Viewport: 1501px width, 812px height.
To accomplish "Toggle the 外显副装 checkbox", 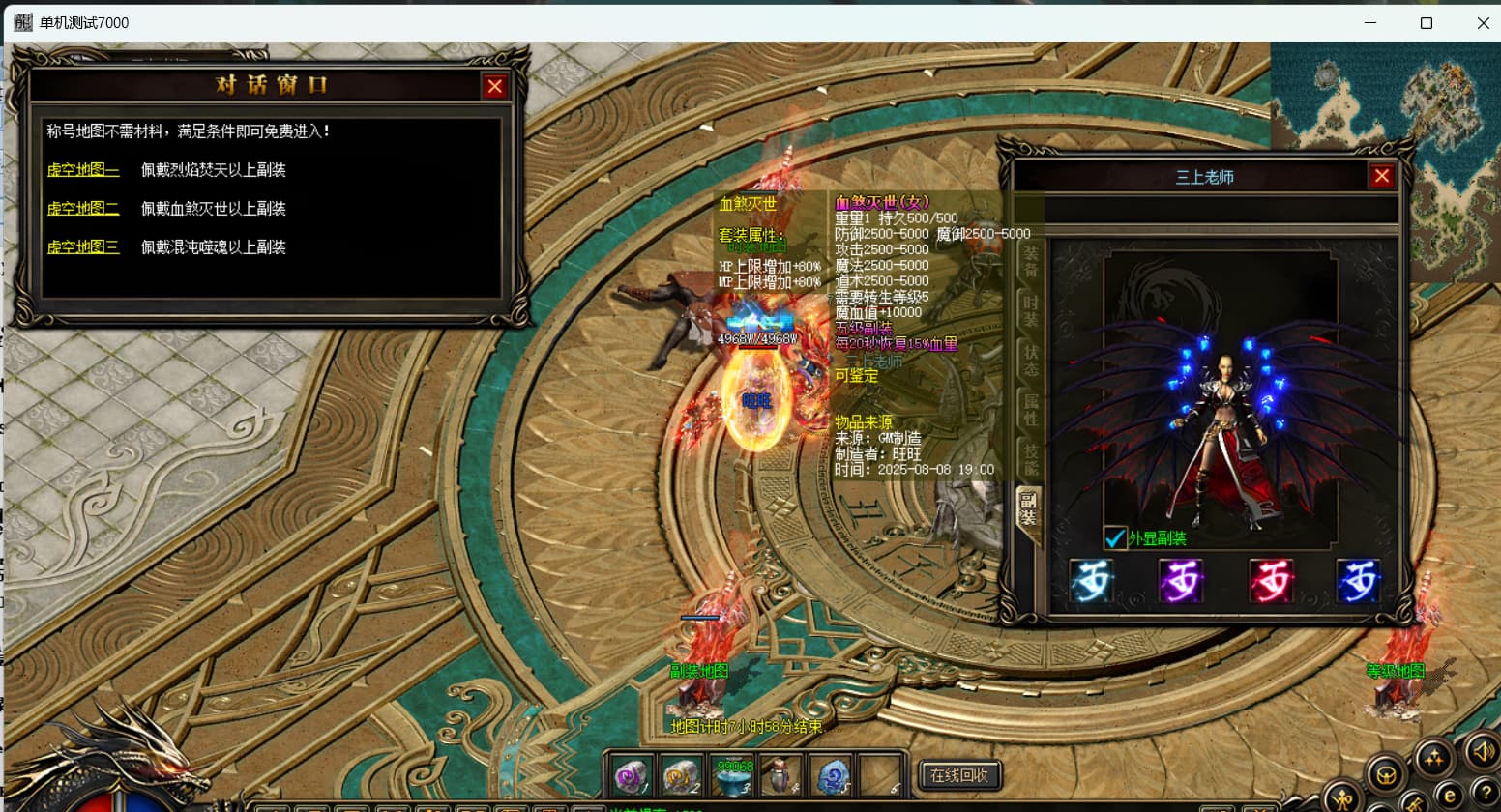I will 1115,538.
